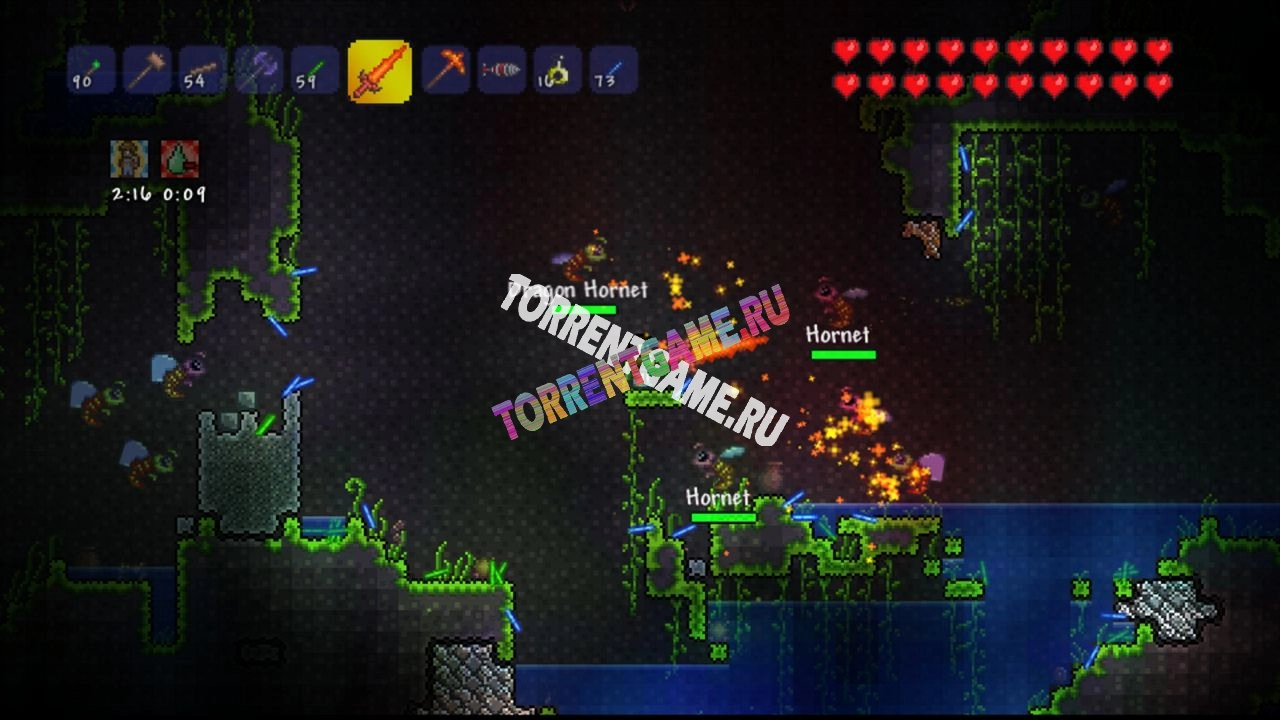Click the ironskin buff icon showing 2:16

click(129, 159)
